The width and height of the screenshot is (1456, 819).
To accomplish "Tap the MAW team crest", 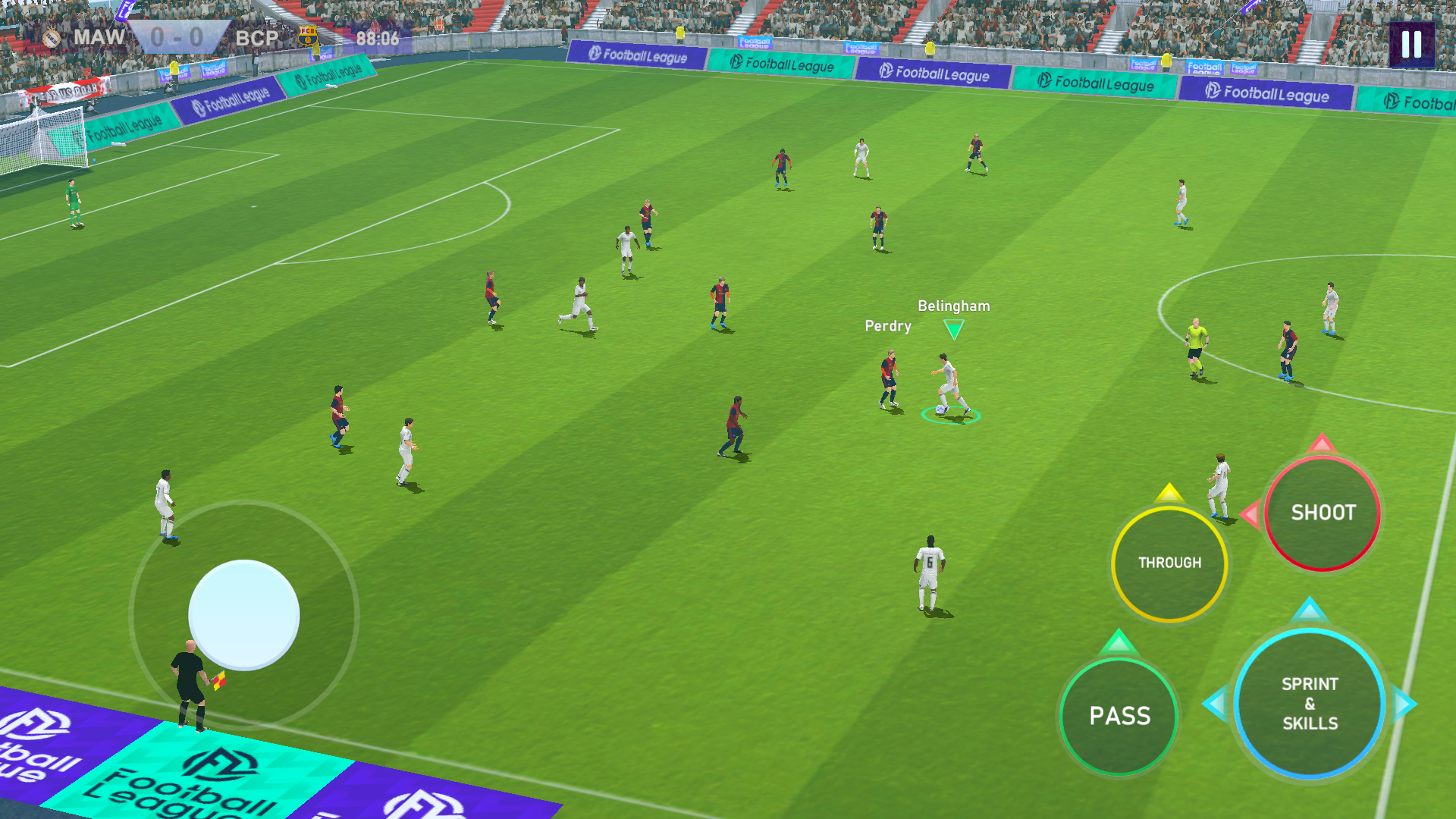I will click(x=52, y=36).
